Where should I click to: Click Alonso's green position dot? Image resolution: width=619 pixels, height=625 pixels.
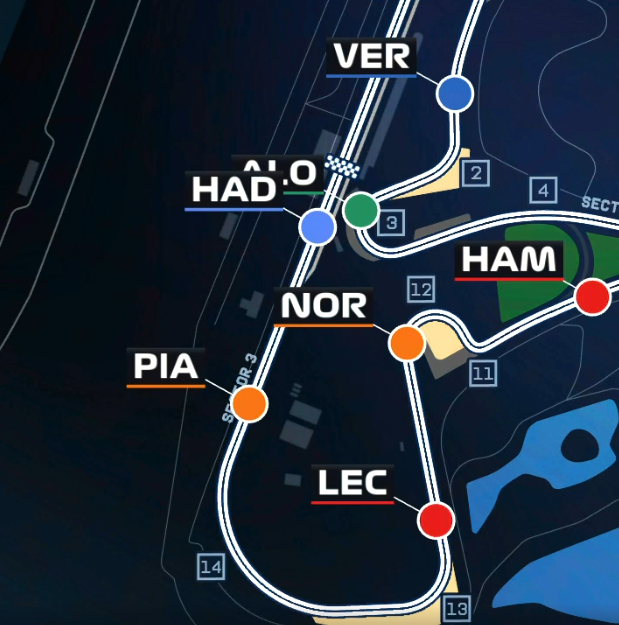[361, 210]
